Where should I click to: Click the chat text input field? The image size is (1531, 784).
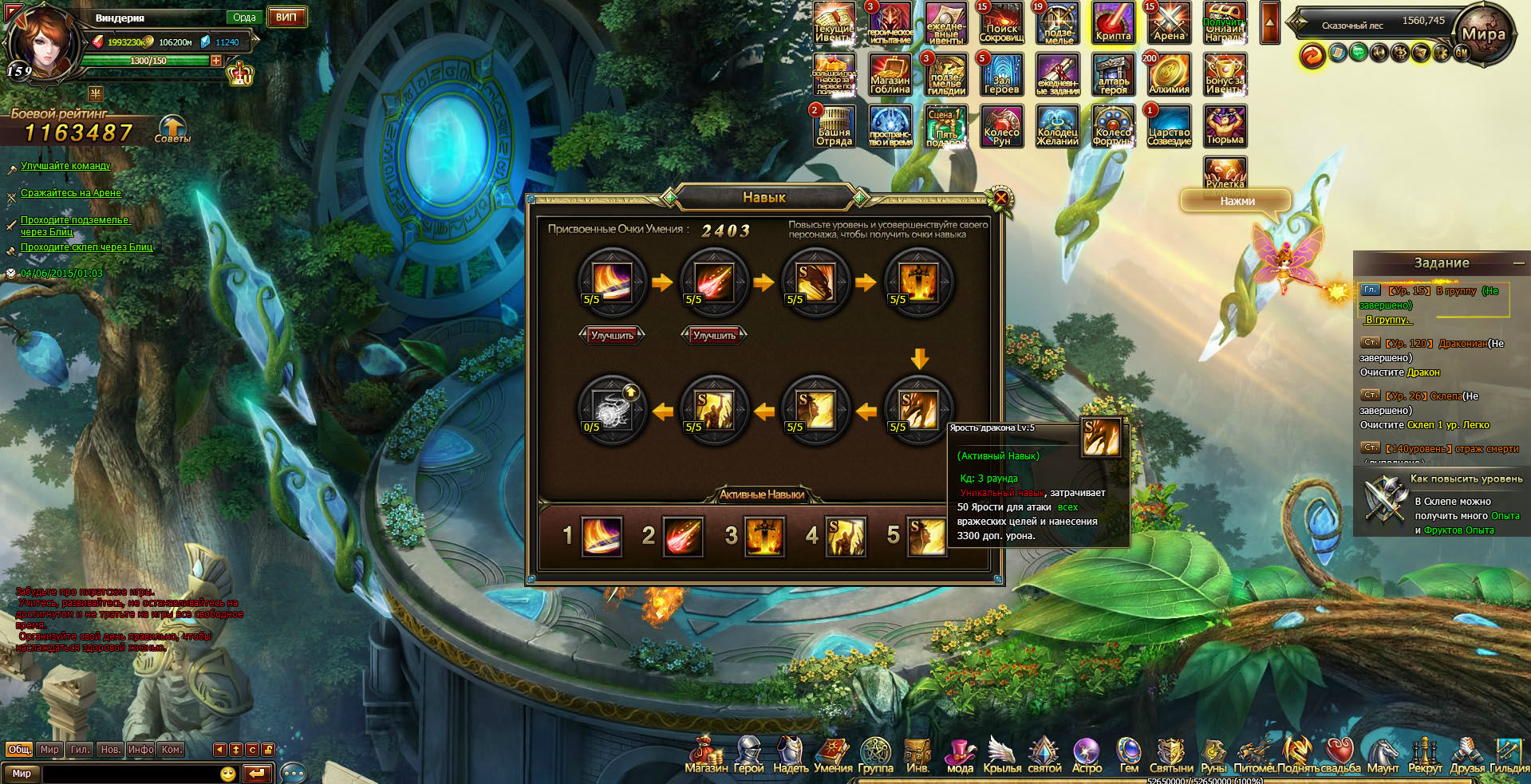click(132, 774)
